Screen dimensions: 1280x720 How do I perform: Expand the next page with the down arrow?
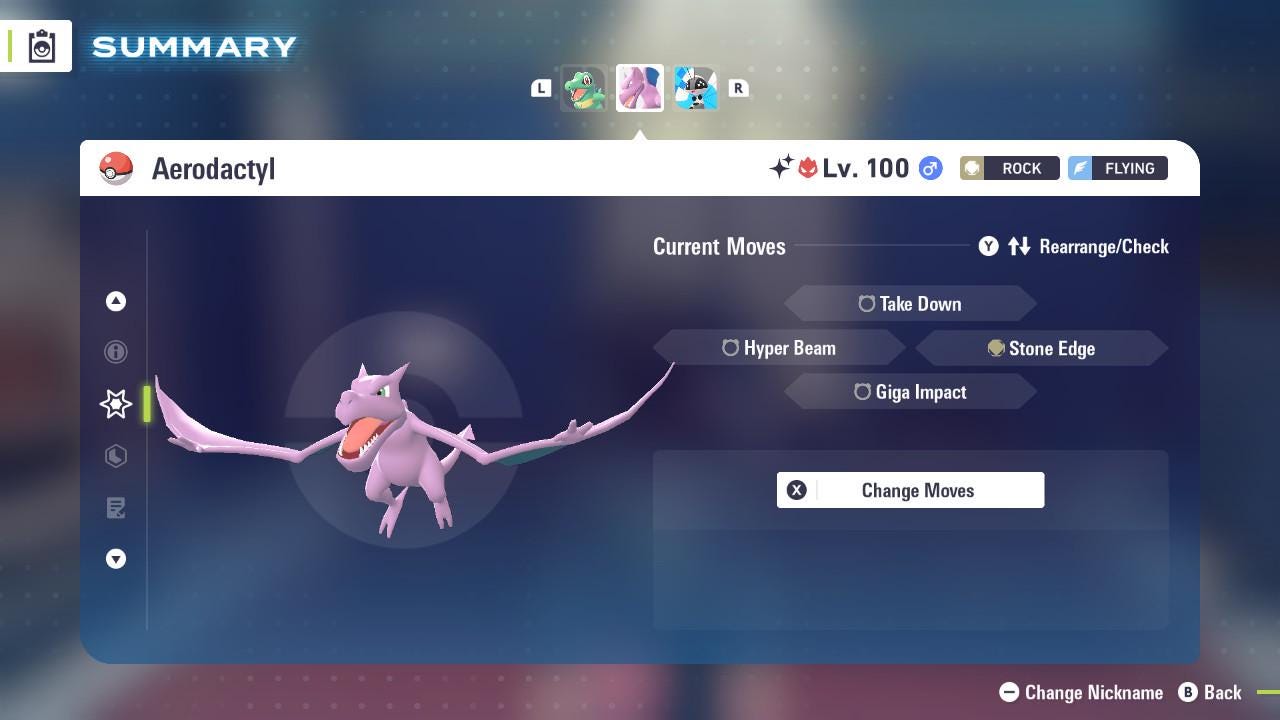pos(115,559)
